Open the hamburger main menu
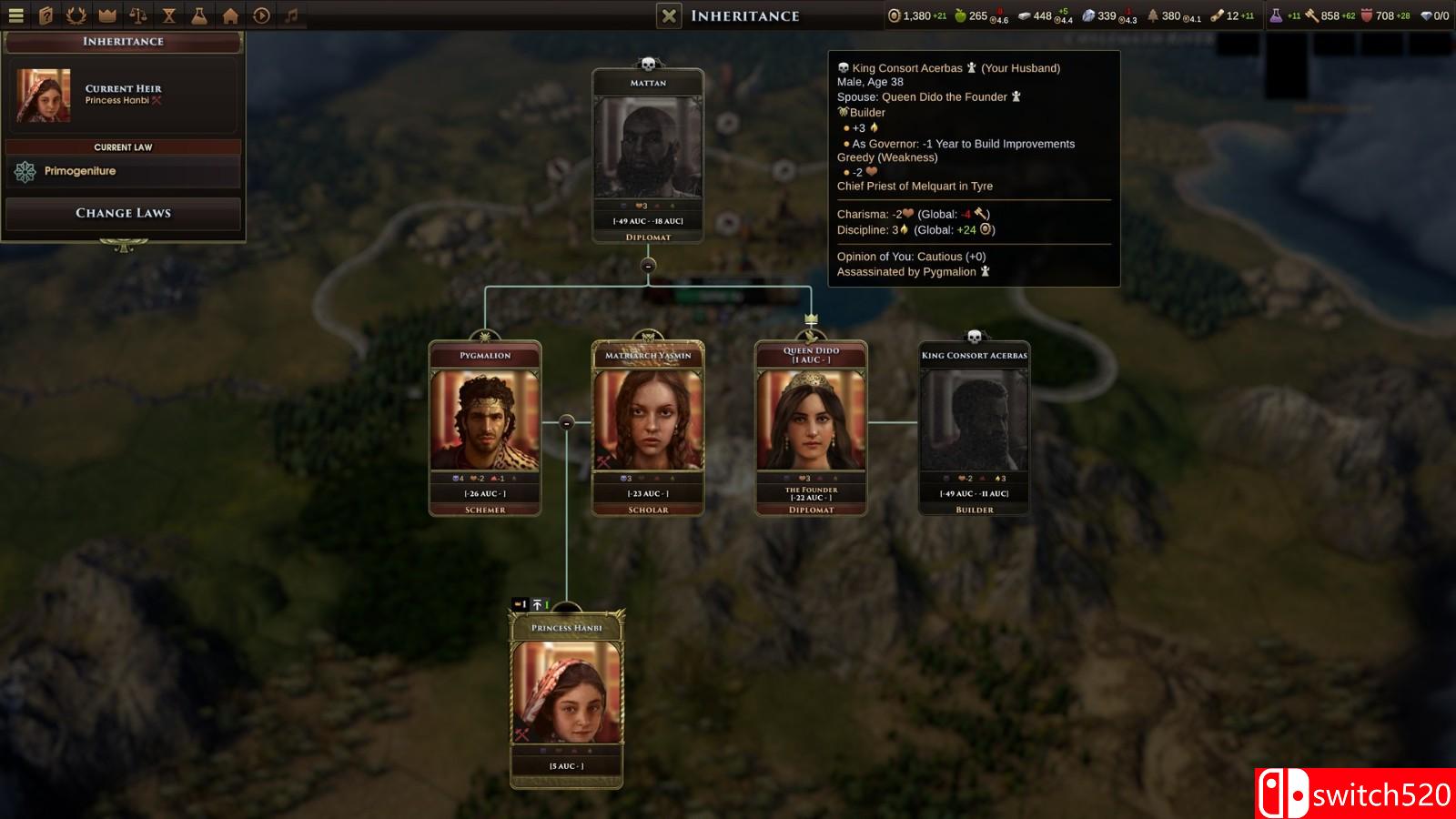The width and height of the screenshot is (1456, 819). click(15, 15)
